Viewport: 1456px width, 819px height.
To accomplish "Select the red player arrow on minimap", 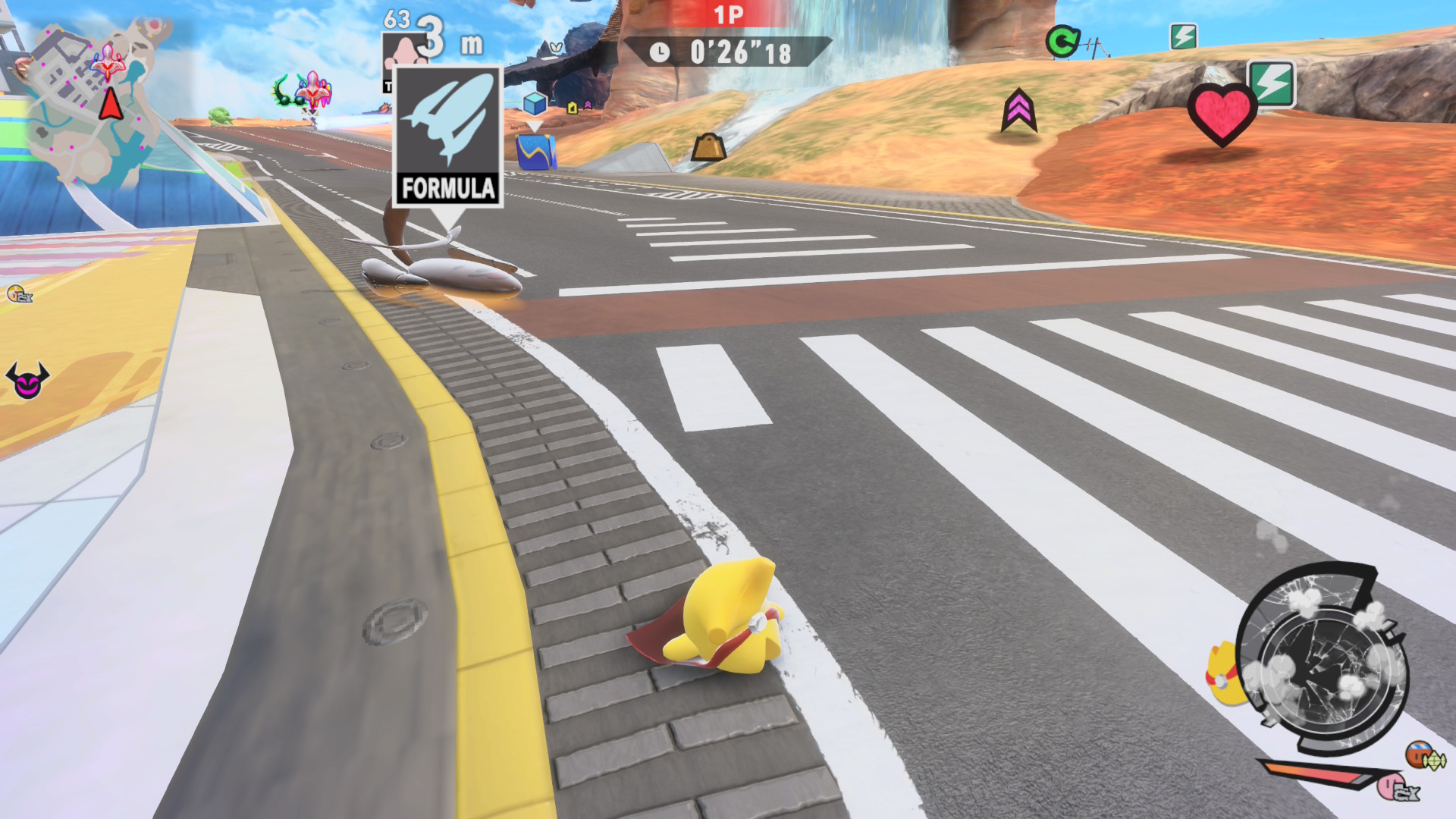I will [x=111, y=104].
